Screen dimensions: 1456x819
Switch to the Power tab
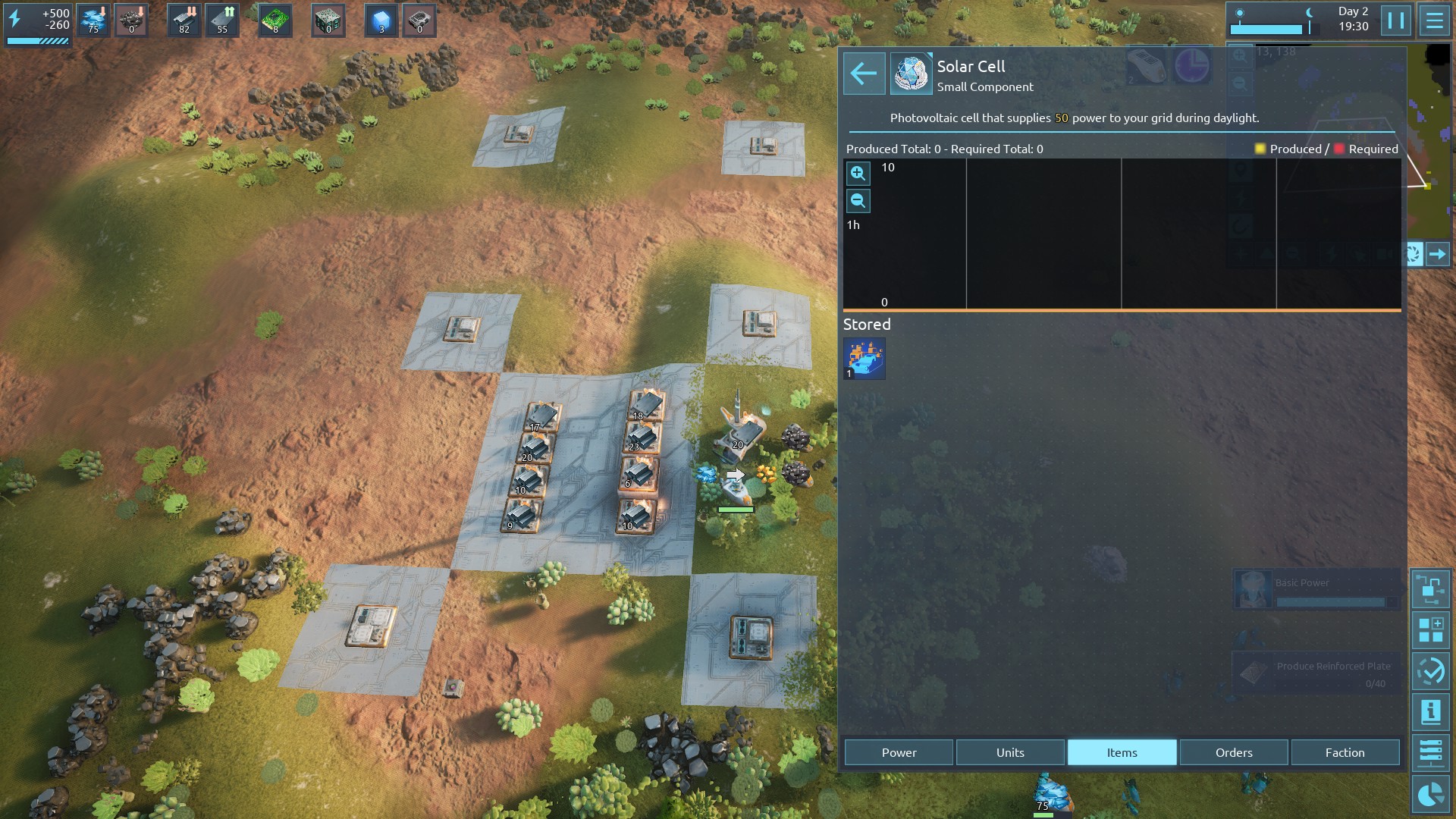[x=899, y=752]
